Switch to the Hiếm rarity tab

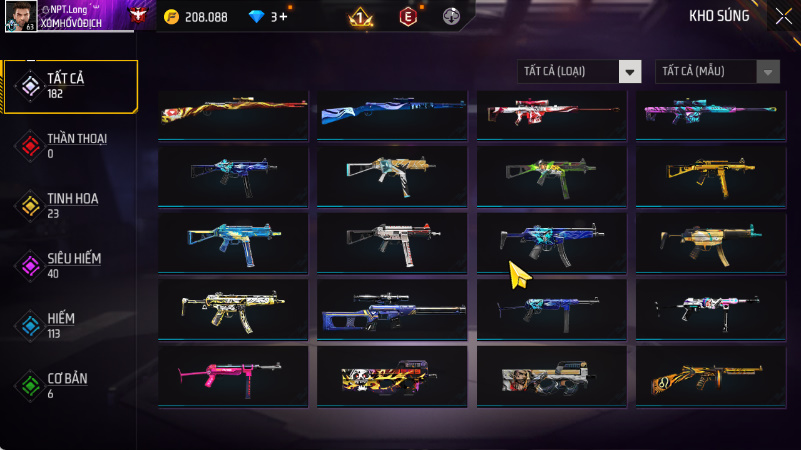tap(70, 325)
